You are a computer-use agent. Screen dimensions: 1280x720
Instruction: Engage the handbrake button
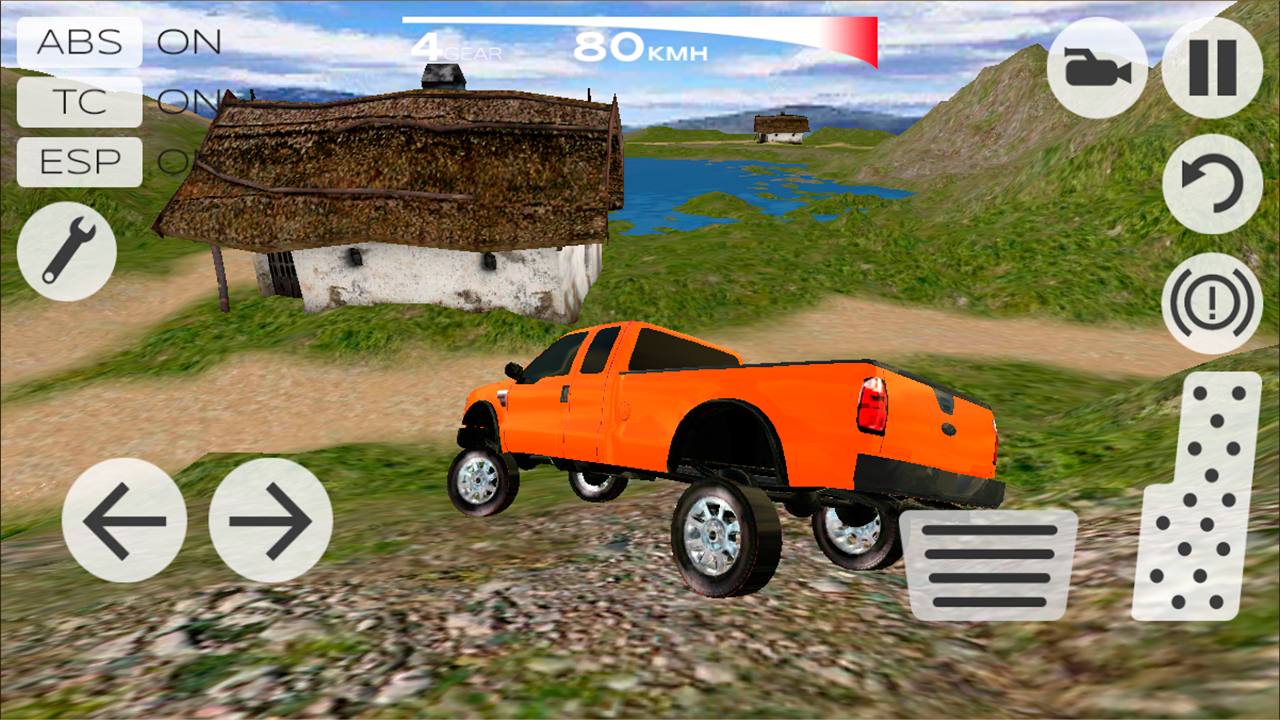coord(1212,302)
